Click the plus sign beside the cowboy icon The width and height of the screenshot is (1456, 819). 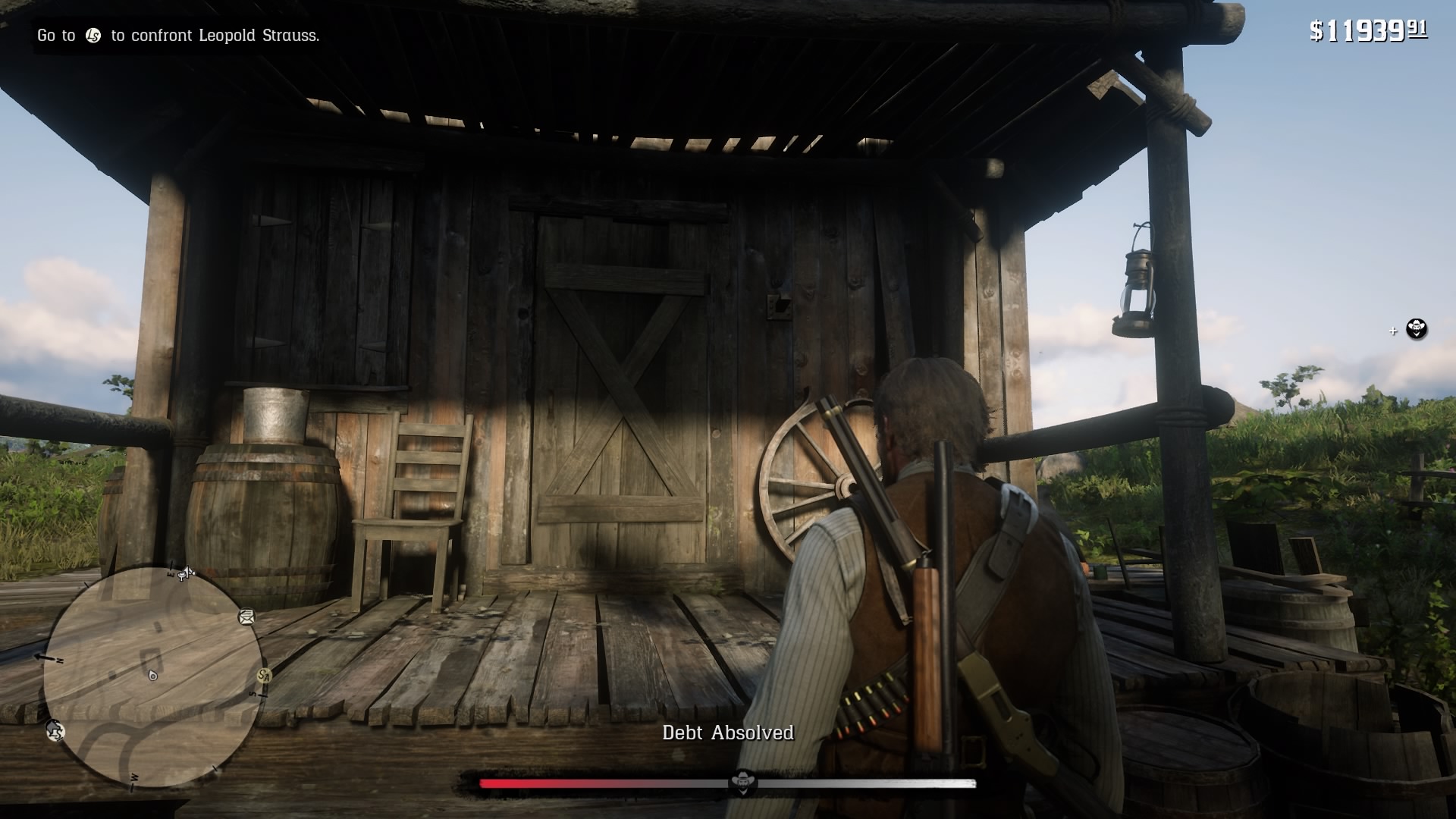(x=1392, y=330)
